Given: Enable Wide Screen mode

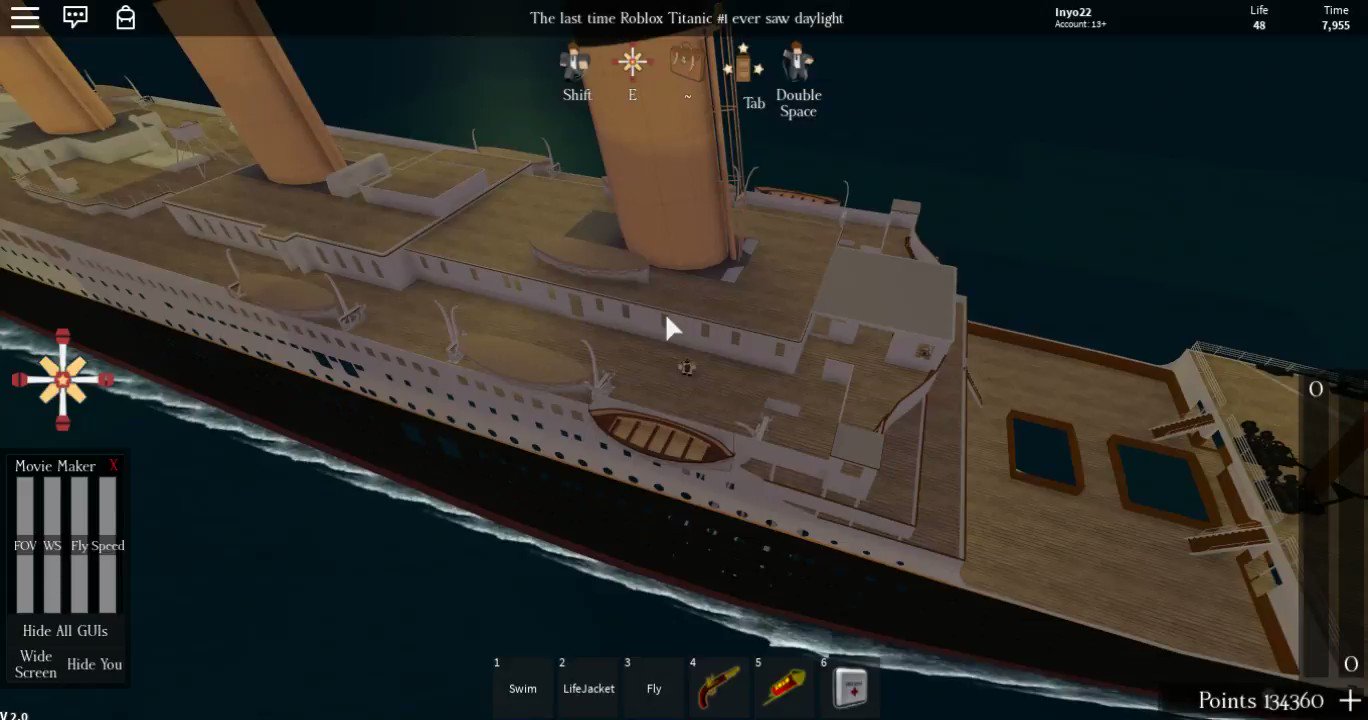Looking at the screenshot, I should pyautogui.click(x=35, y=663).
